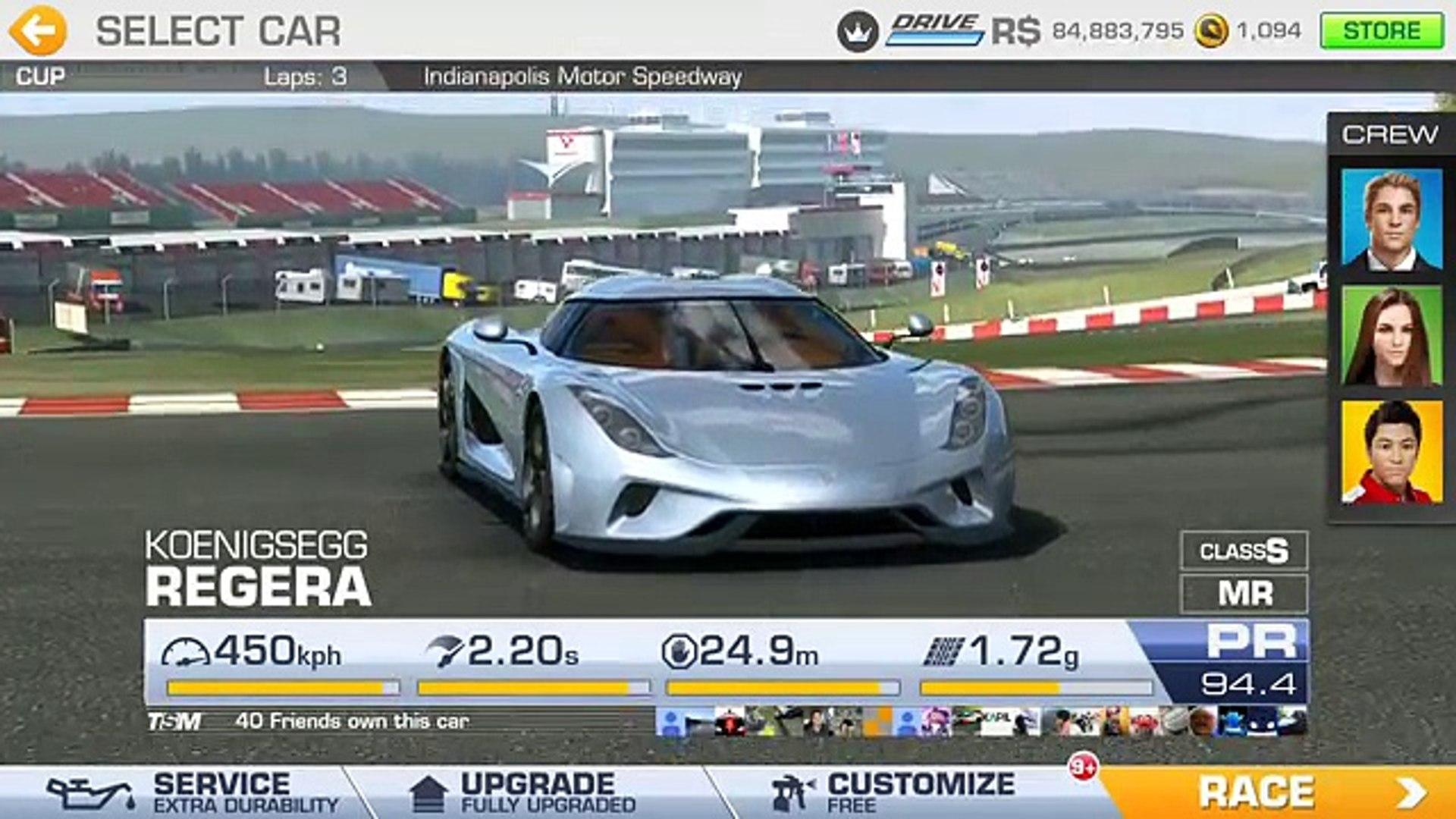Open Indianapolis Motor Speedway track info
The height and width of the screenshot is (819, 1456).
(584, 75)
